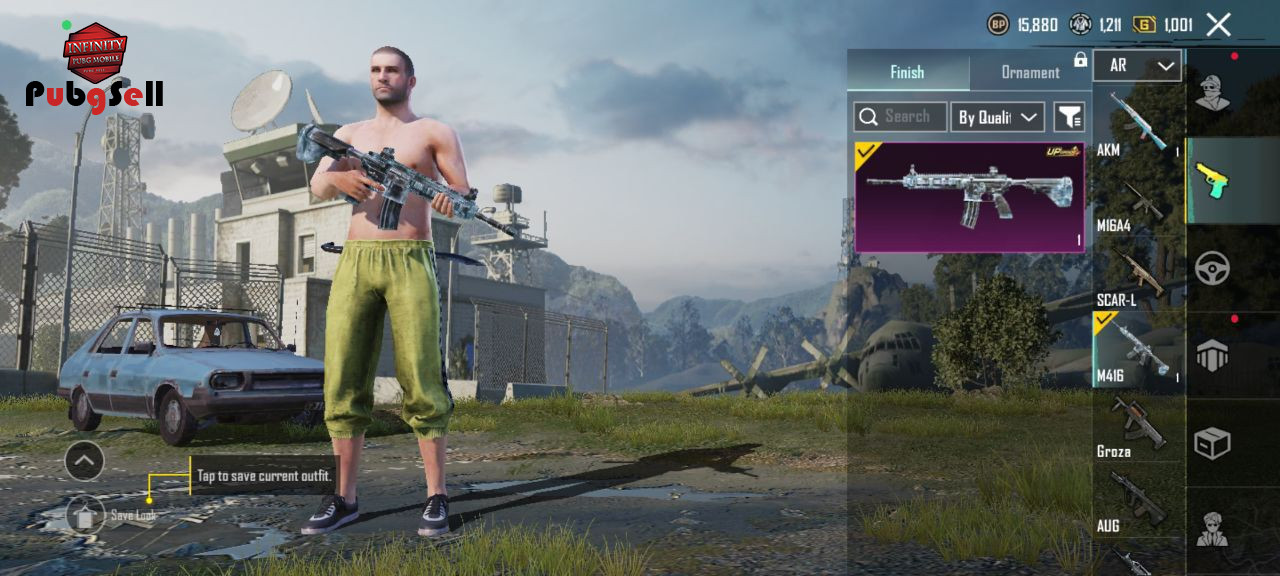This screenshot has height=576, width=1280.
Task: Choose AUG in the weapon list
Action: (1139, 504)
